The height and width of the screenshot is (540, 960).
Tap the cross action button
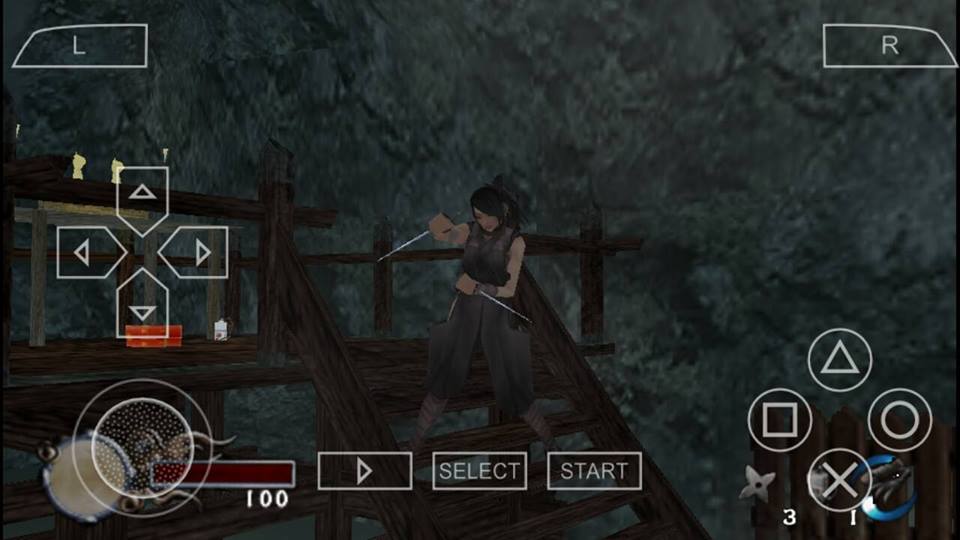[840, 480]
